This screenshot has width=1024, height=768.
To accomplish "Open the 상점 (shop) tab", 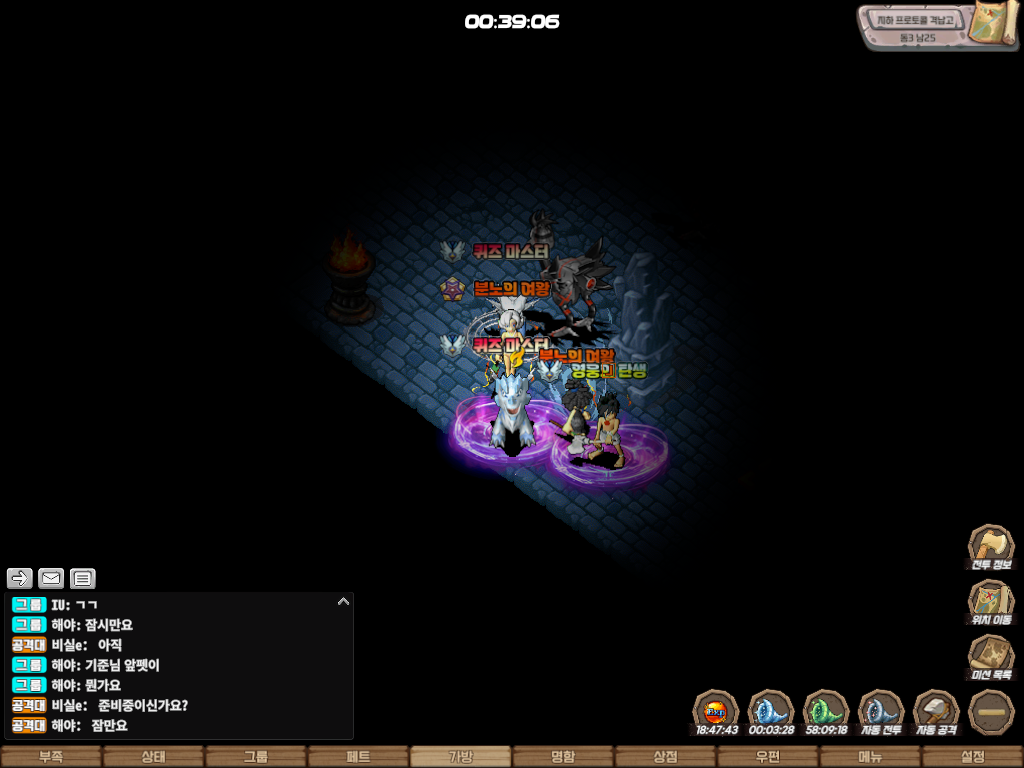I will point(665,757).
